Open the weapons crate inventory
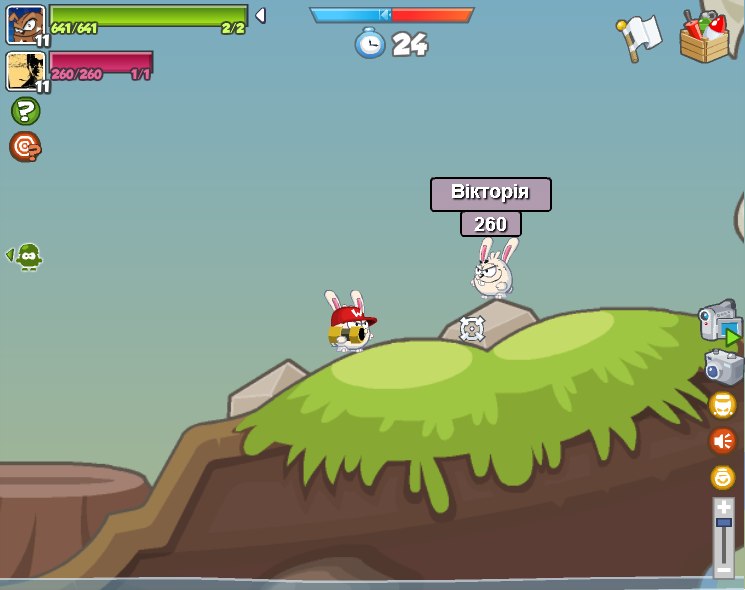 click(705, 37)
